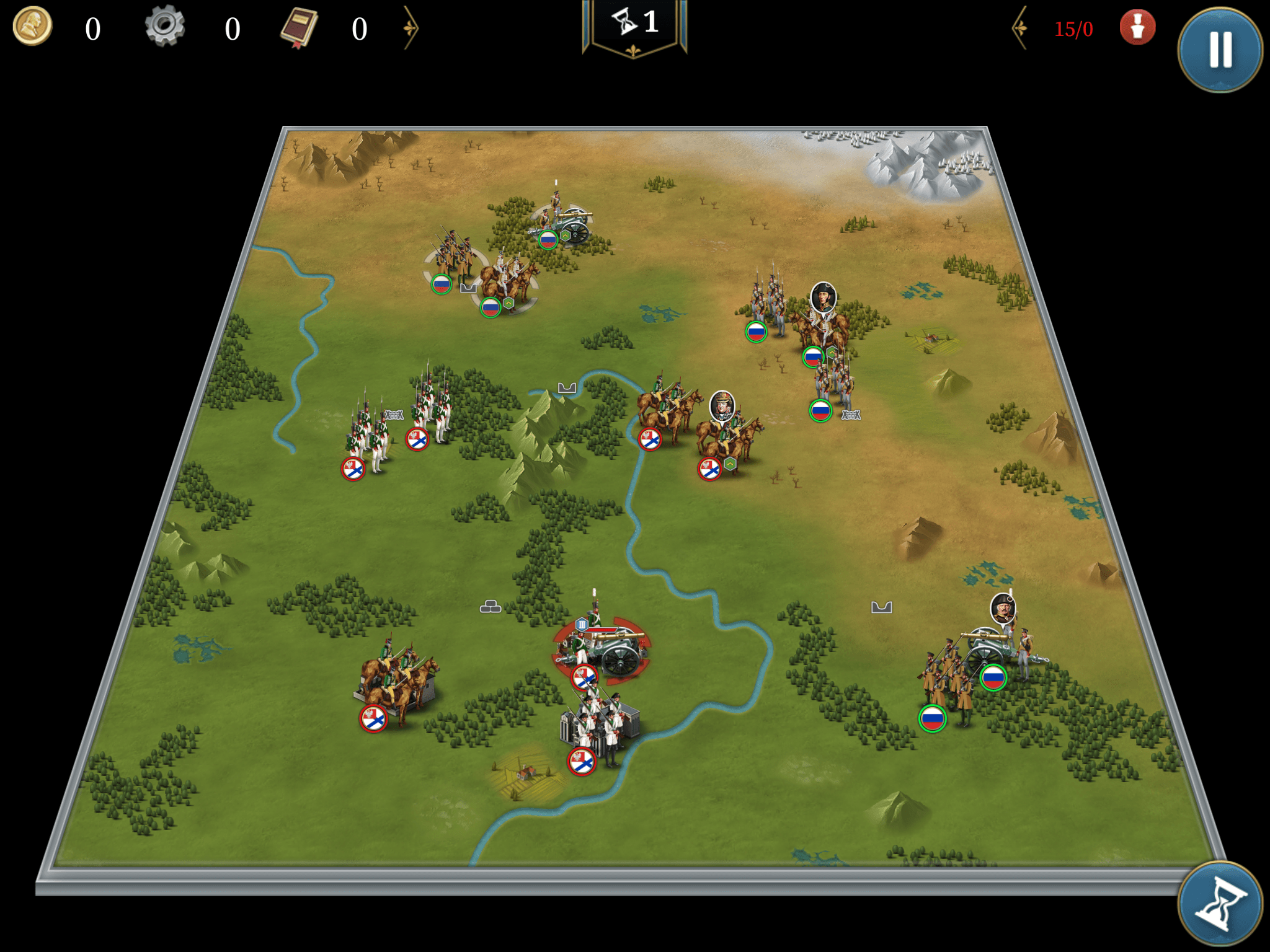Image resolution: width=1270 pixels, height=952 pixels.
Task: Expand the arrow beside the book counter
Action: click(x=411, y=28)
